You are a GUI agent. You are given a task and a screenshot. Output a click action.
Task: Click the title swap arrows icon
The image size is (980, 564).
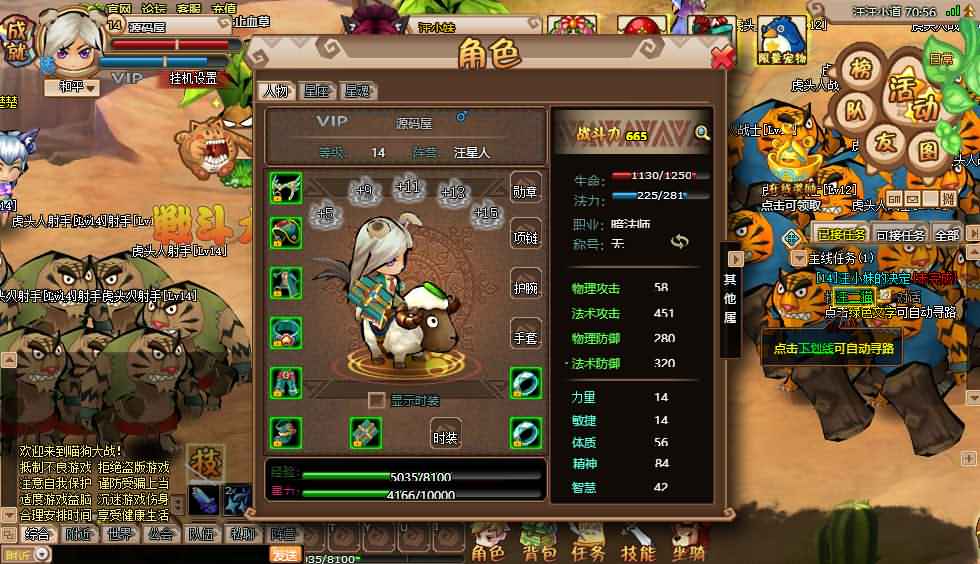pos(680,242)
